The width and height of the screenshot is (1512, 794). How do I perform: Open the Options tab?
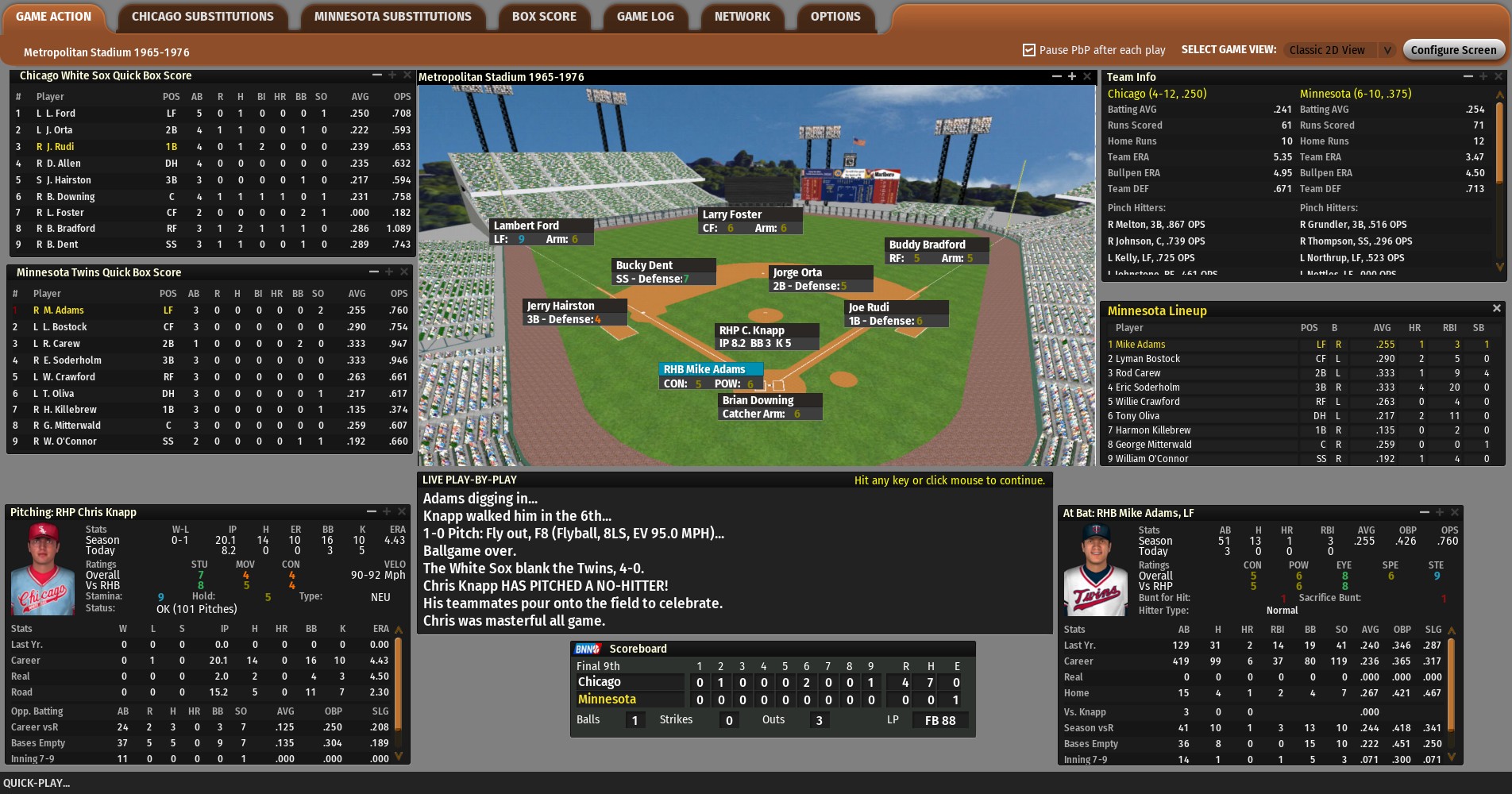[x=835, y=17]
